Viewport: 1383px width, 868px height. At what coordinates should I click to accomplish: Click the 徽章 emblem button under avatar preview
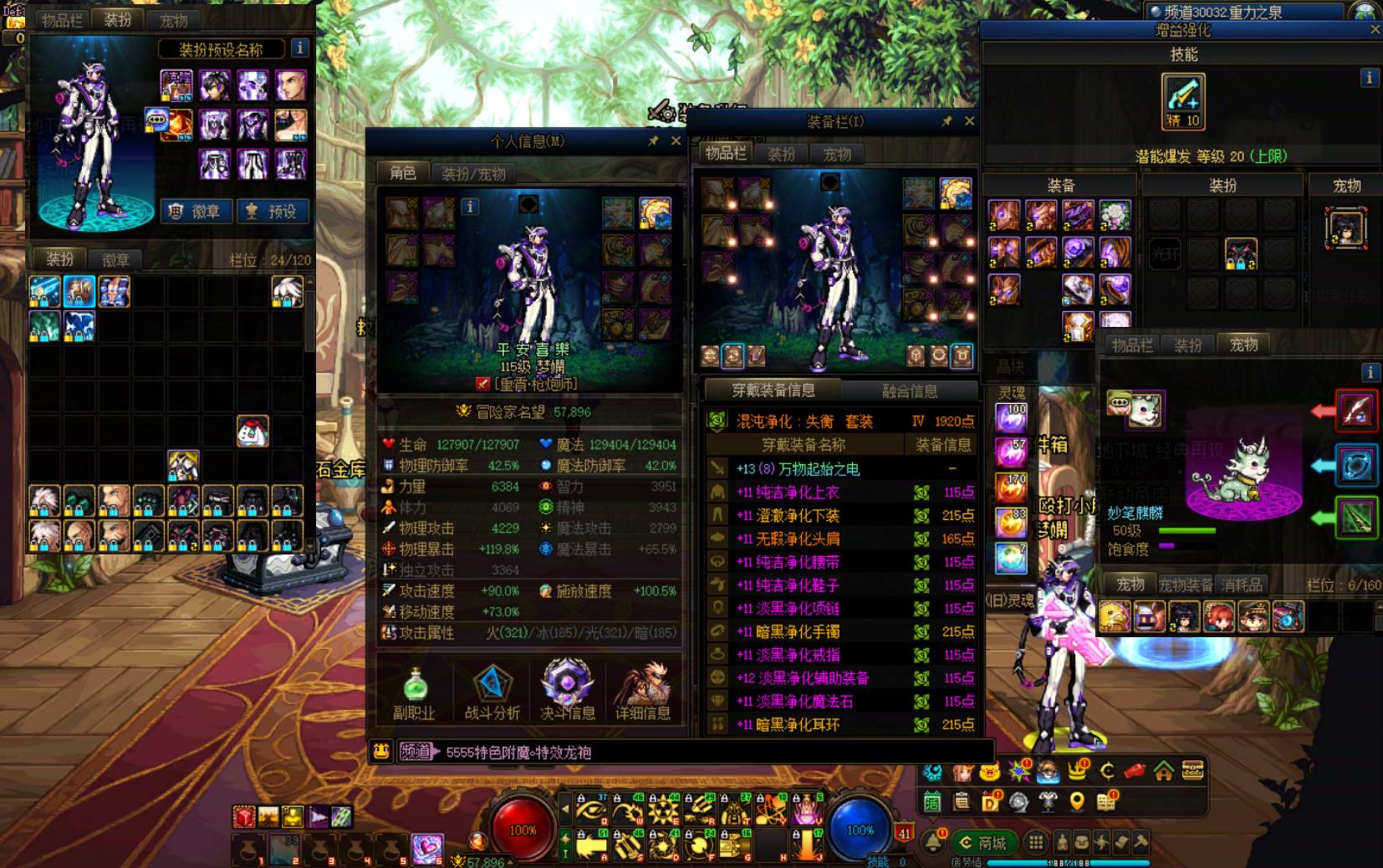196,212
